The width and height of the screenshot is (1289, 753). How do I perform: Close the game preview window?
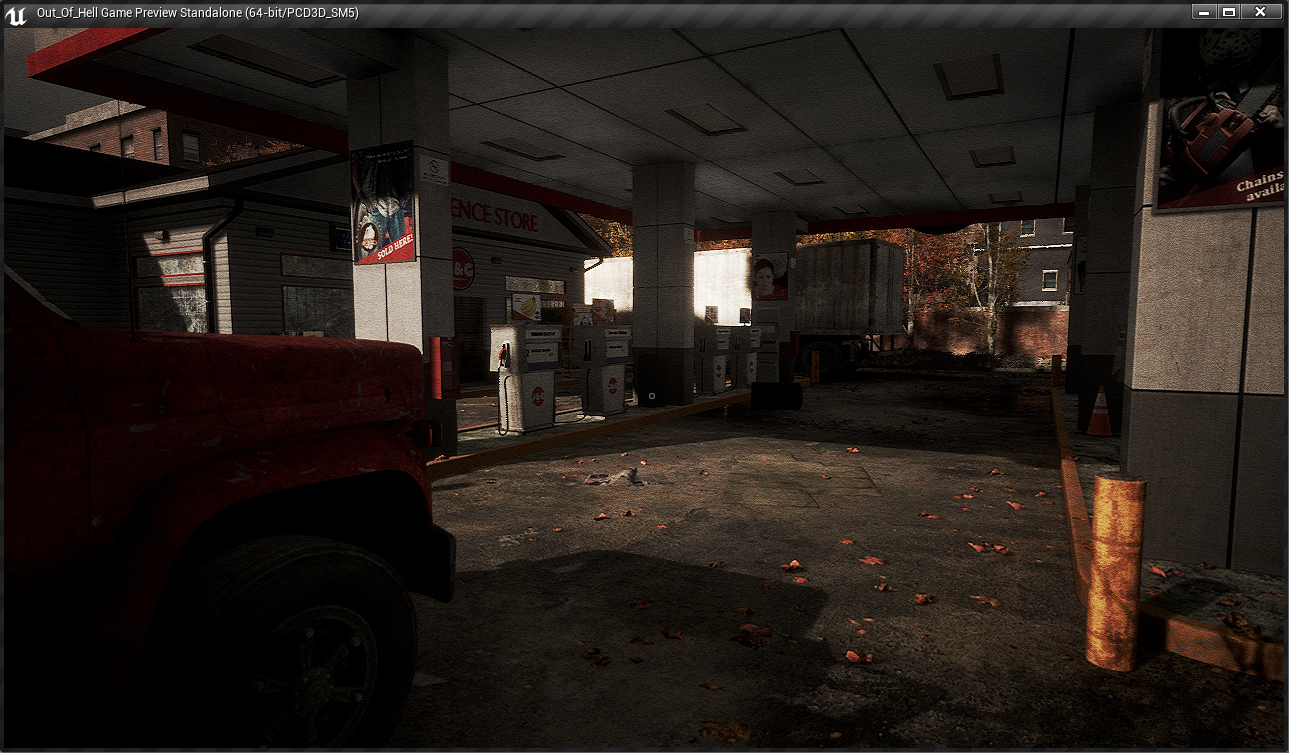(x=1260, y=12)
